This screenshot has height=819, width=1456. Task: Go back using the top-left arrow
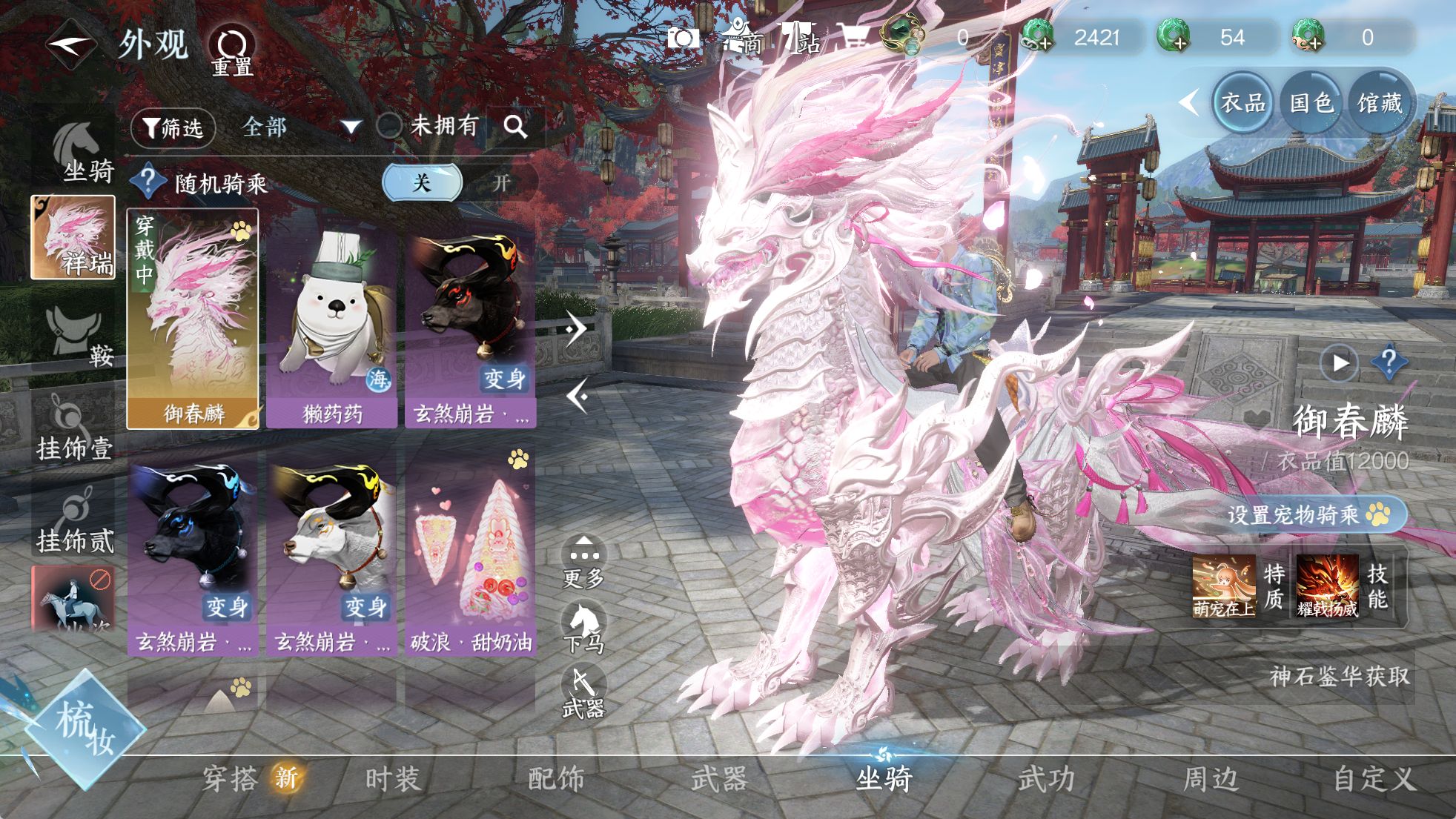(x=70, y=44)
